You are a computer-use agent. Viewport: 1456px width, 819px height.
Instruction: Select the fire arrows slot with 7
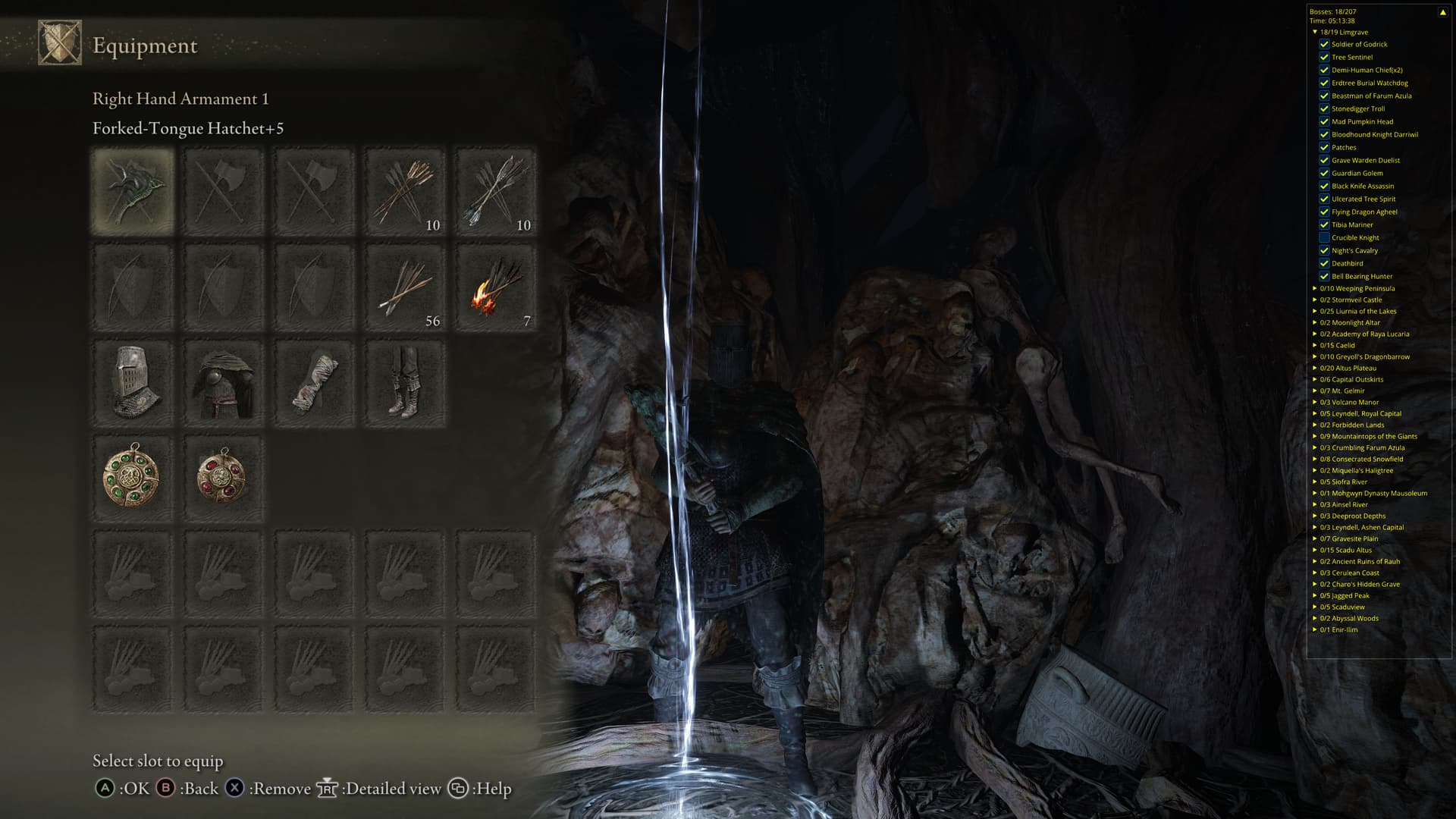click(x=496, y=287)
